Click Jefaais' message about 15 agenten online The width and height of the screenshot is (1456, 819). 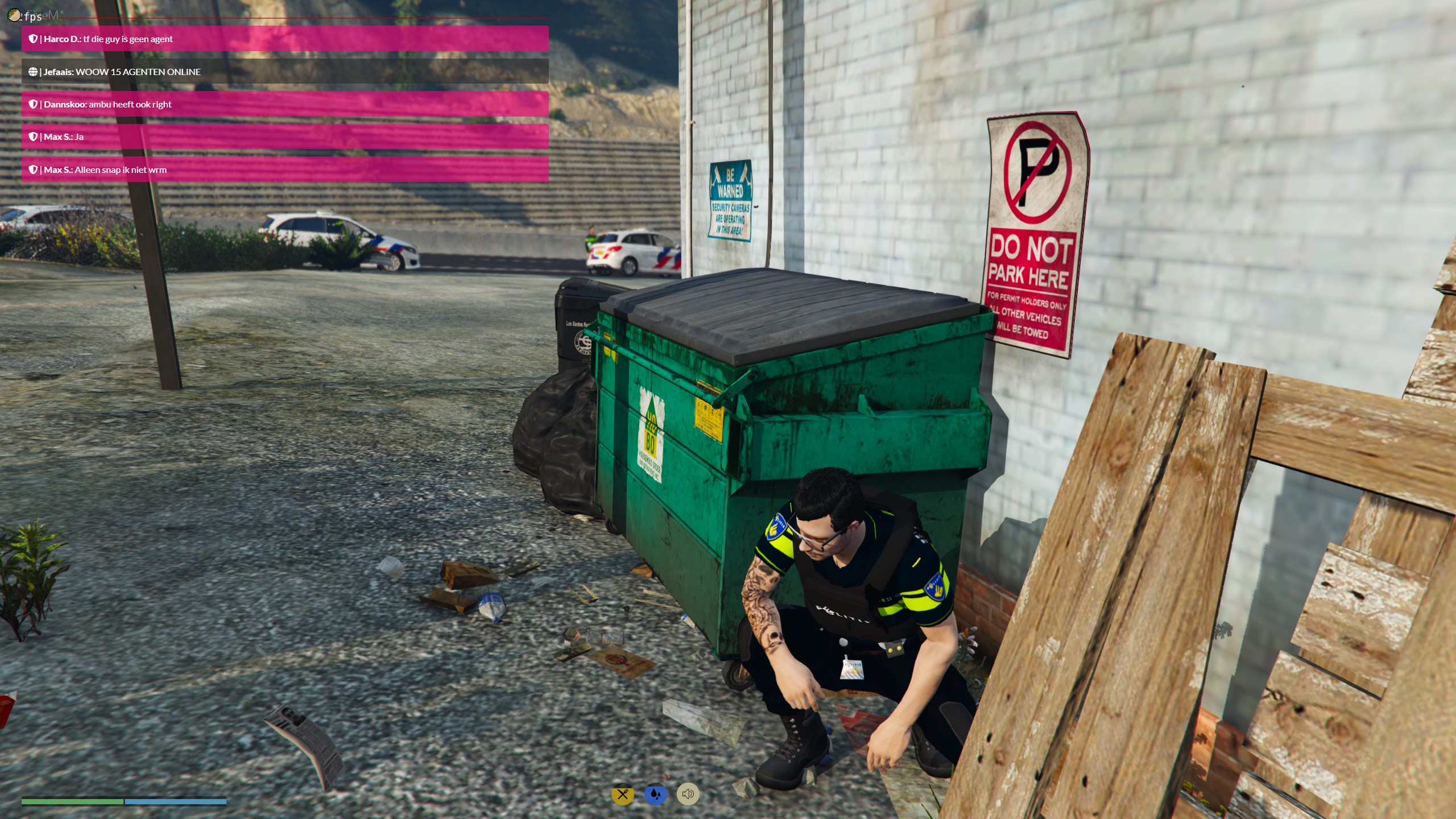[x=284, y=72]
